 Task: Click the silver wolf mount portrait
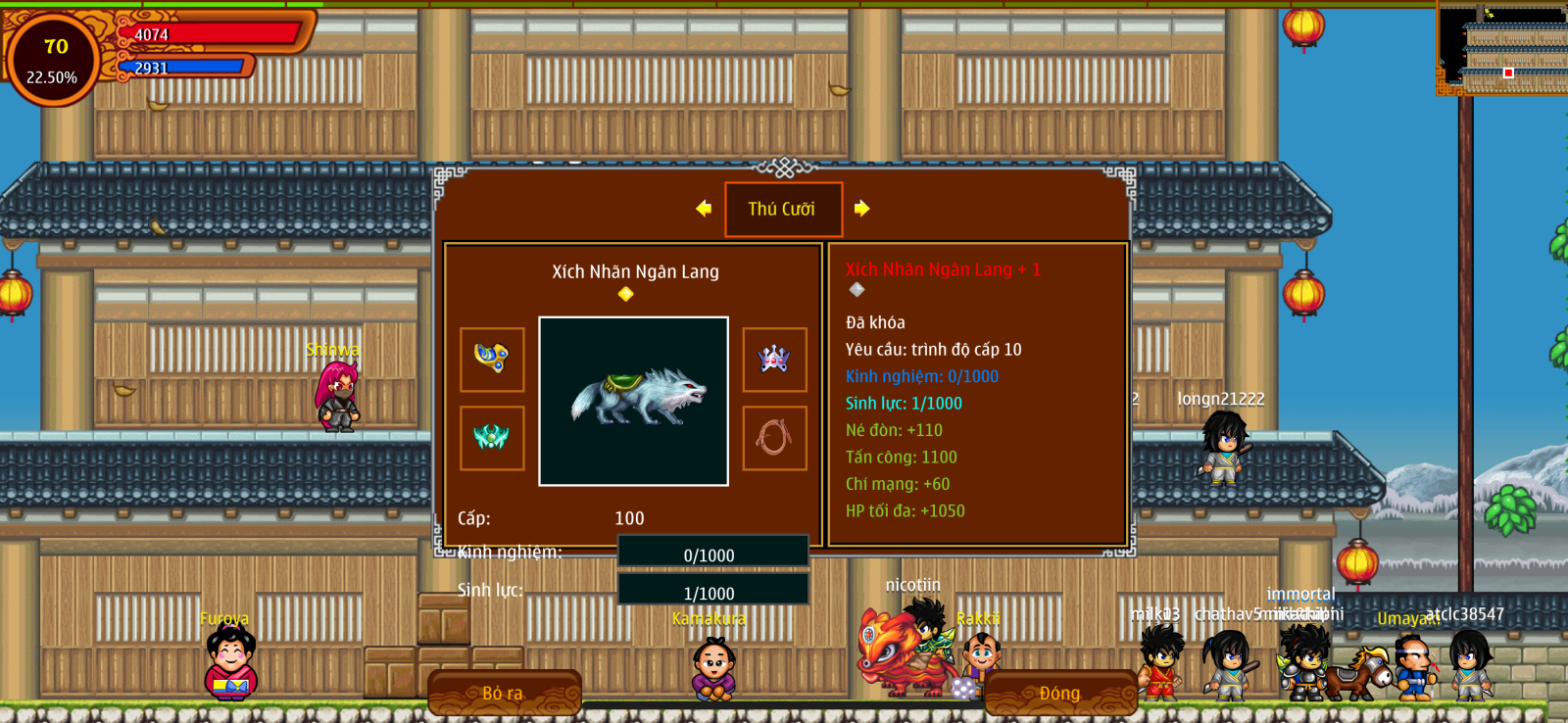pyautogui.click(x=633, y=401)
